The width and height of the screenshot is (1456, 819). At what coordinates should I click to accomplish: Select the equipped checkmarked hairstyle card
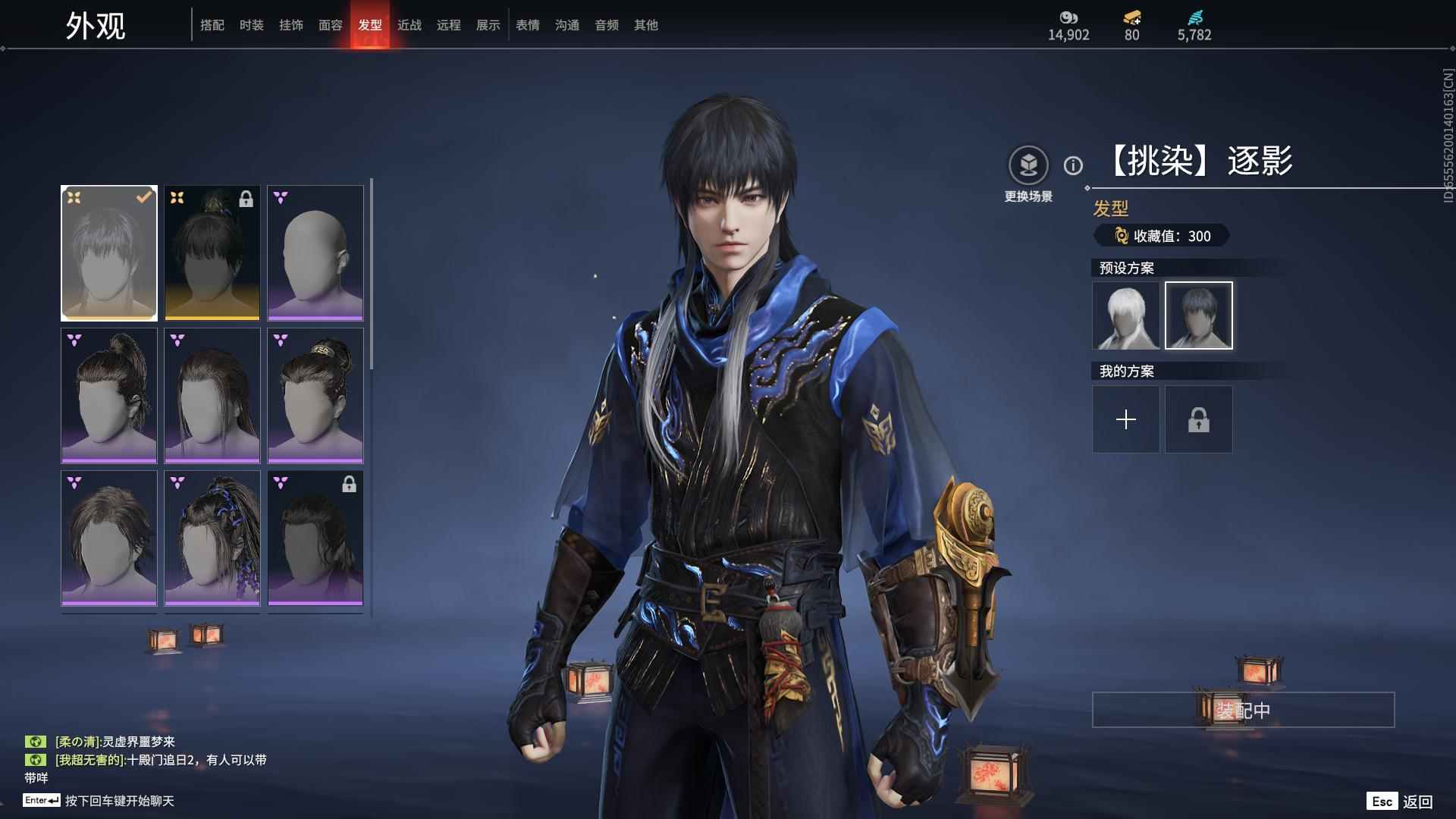point(109,253)
